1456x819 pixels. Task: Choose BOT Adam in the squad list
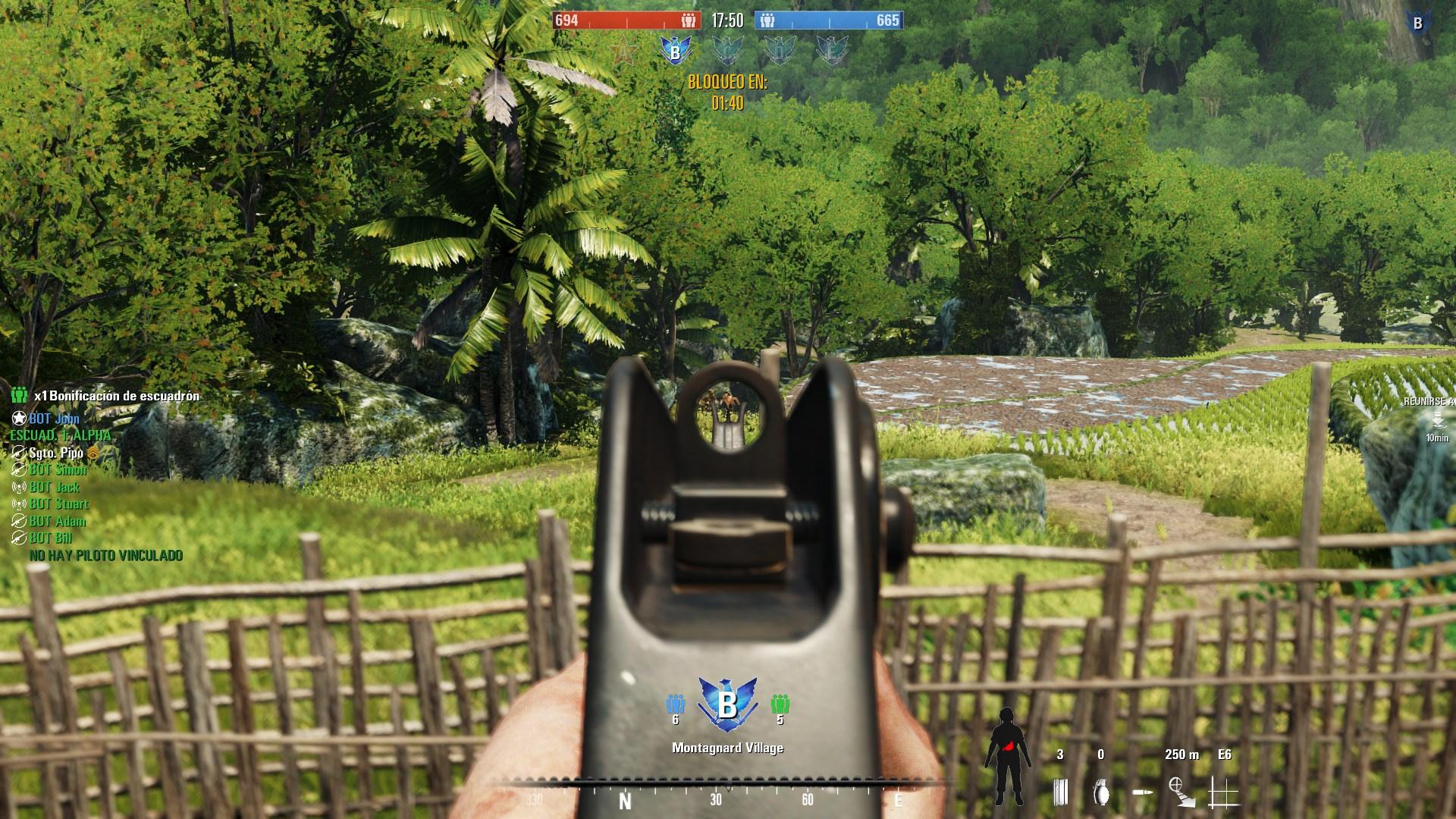[57, 521]
